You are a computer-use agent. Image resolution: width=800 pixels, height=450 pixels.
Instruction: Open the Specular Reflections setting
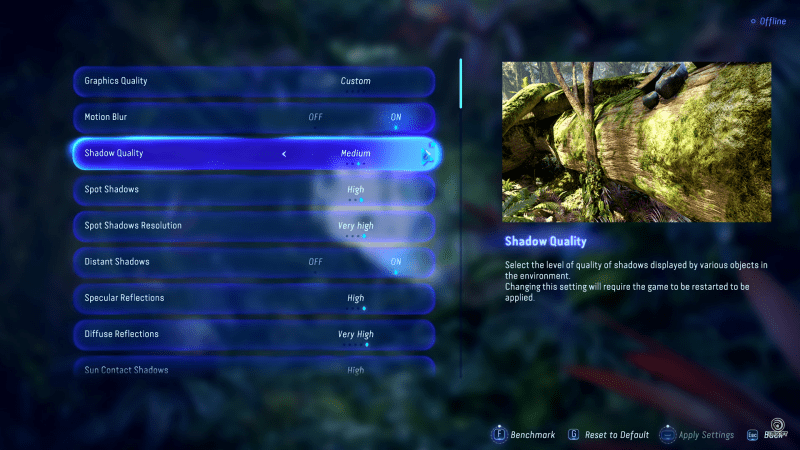tap(254, 298)
